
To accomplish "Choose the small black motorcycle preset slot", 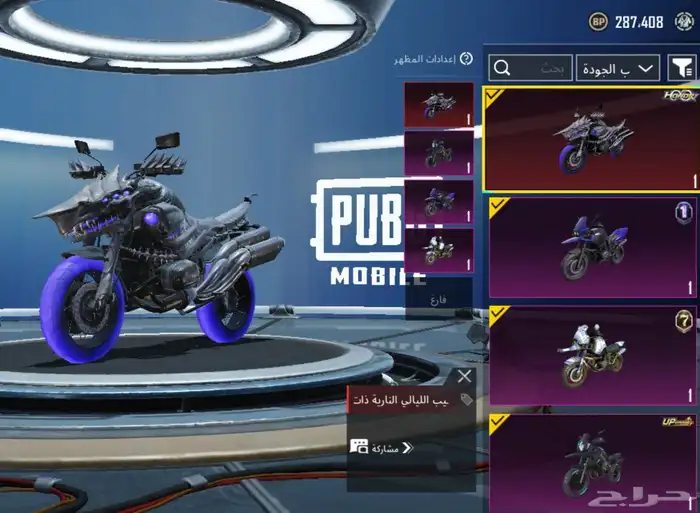I will click(x=439, y=153).
